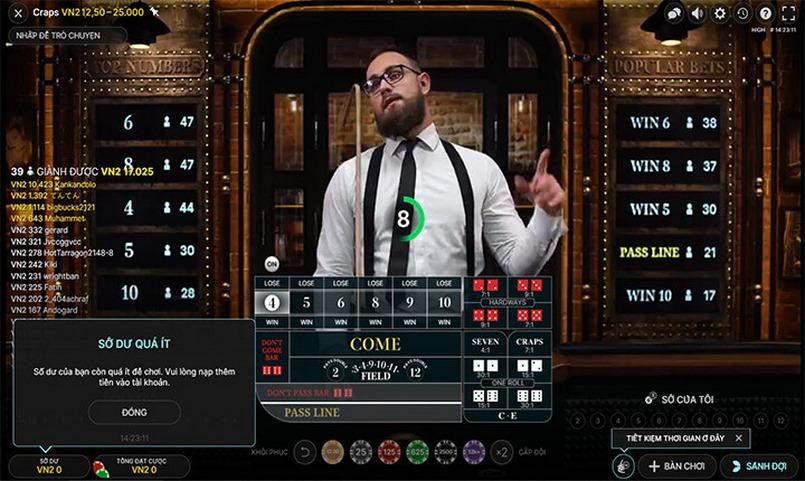Bet on the FIELD area
Screen dimensions: 805x481
[x=375, y=372]
